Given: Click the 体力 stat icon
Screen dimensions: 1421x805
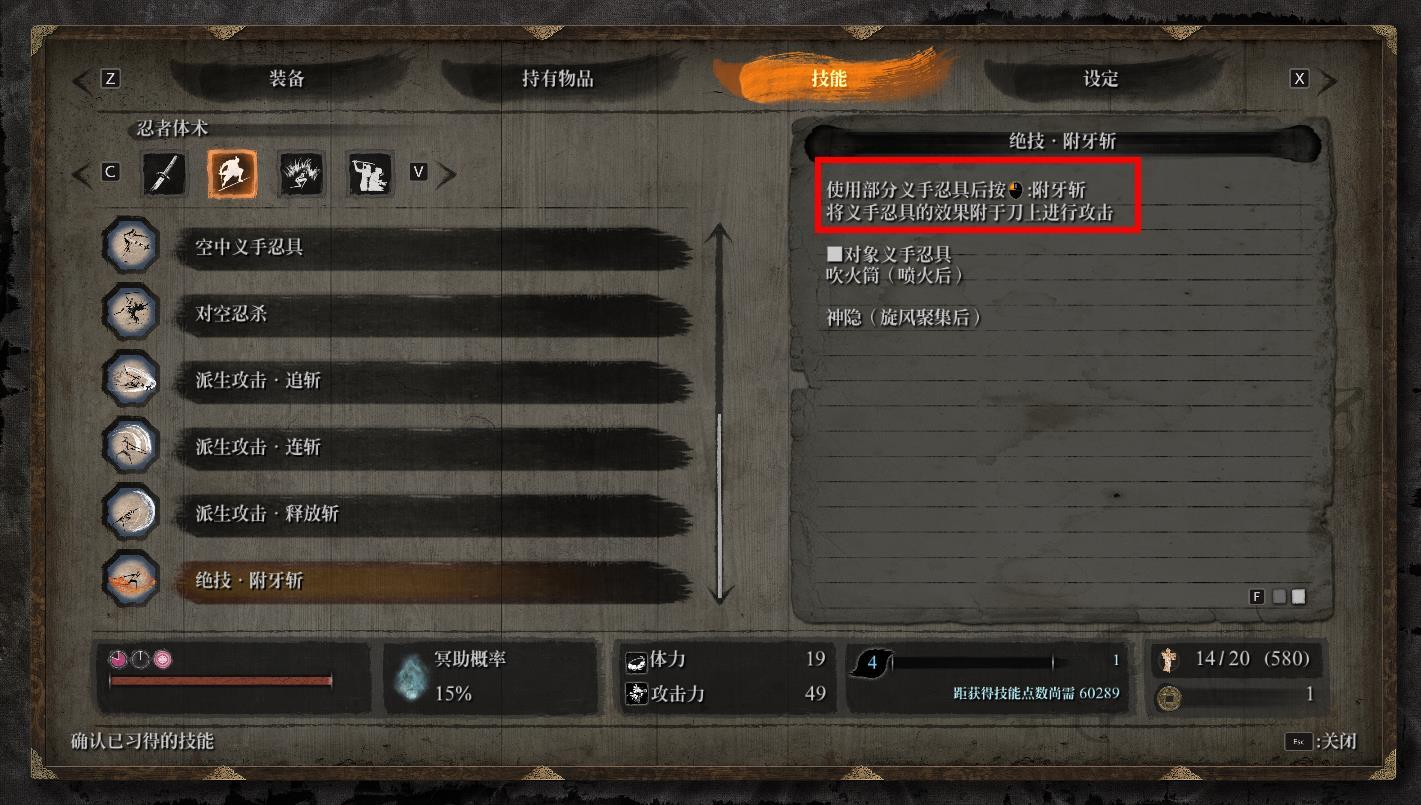Looking at the screenshot, I should (x=640, y=660).
